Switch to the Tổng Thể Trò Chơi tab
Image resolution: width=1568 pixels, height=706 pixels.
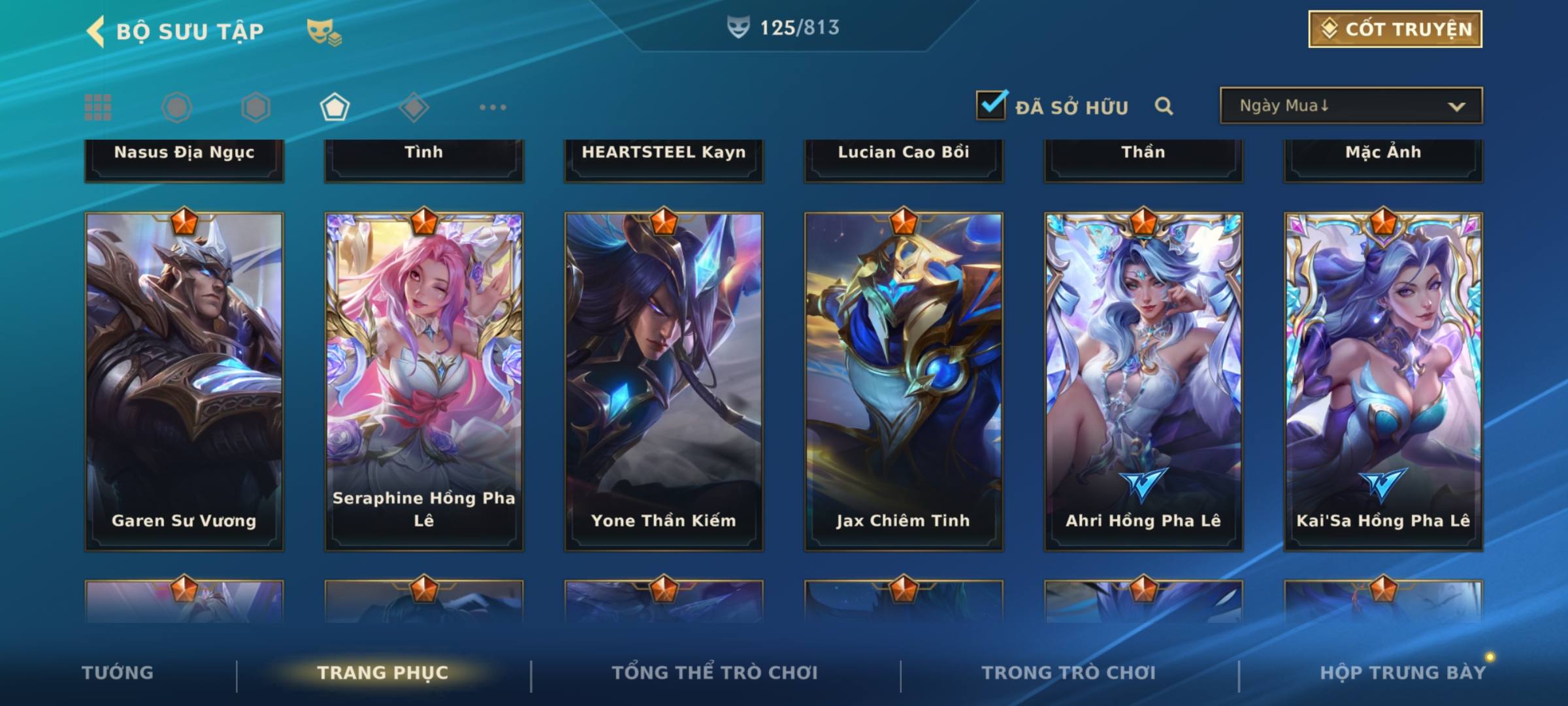coord(715,673)
